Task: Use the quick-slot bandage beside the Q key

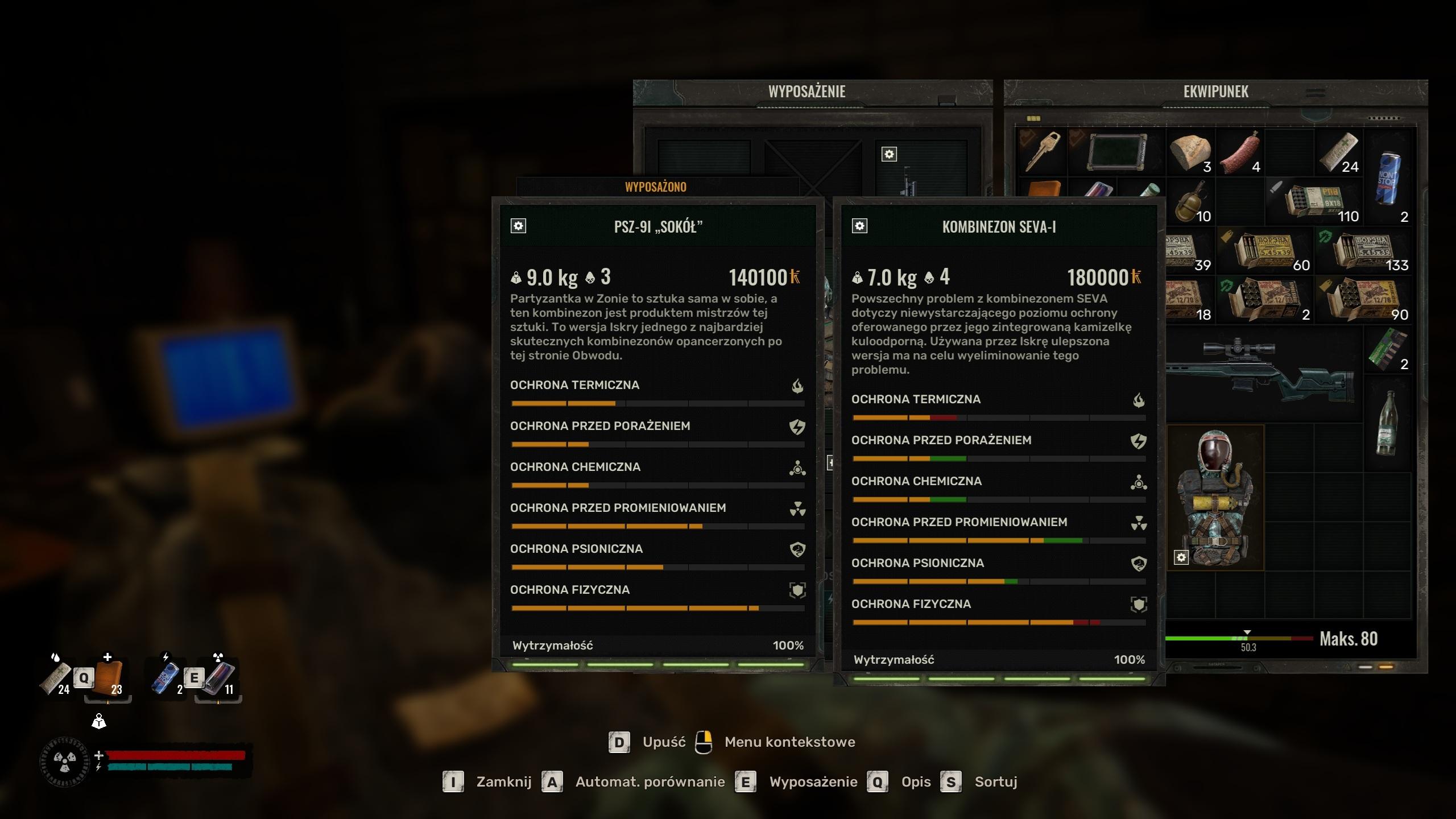Action: pyautogui.click(x=57, y=678)
